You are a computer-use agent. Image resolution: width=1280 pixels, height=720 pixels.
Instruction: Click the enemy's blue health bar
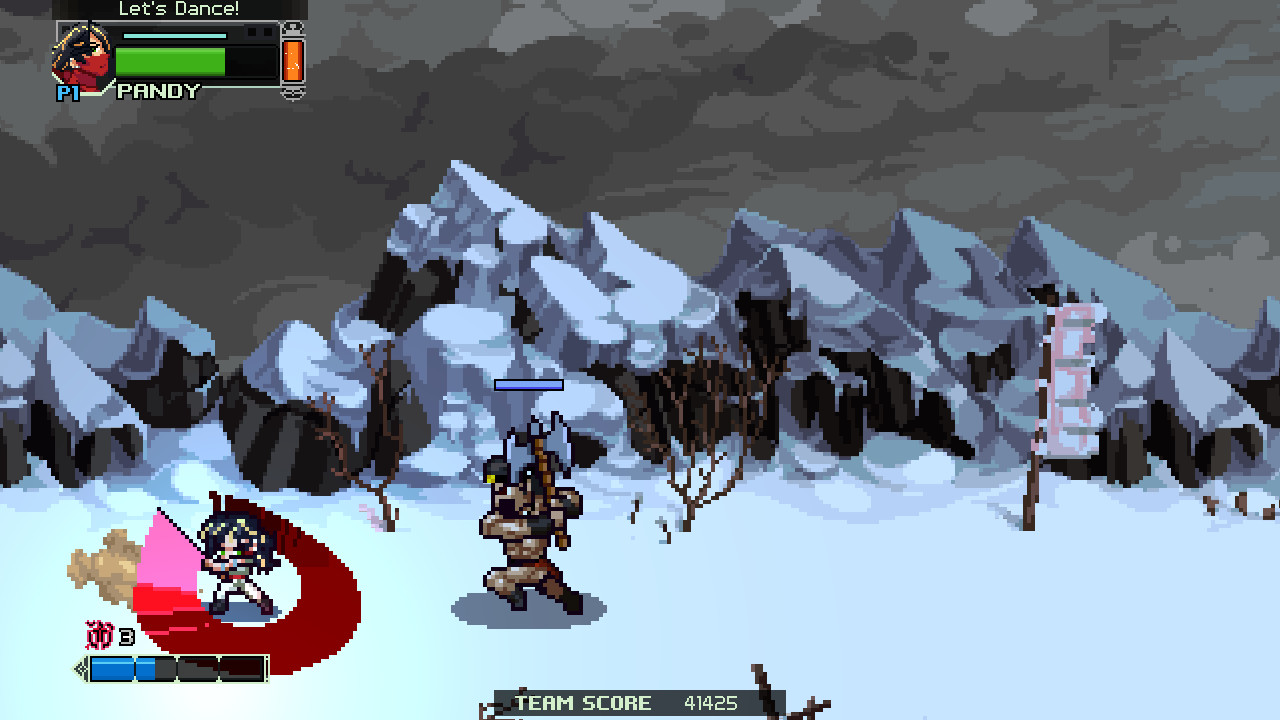tap(527, 384)
